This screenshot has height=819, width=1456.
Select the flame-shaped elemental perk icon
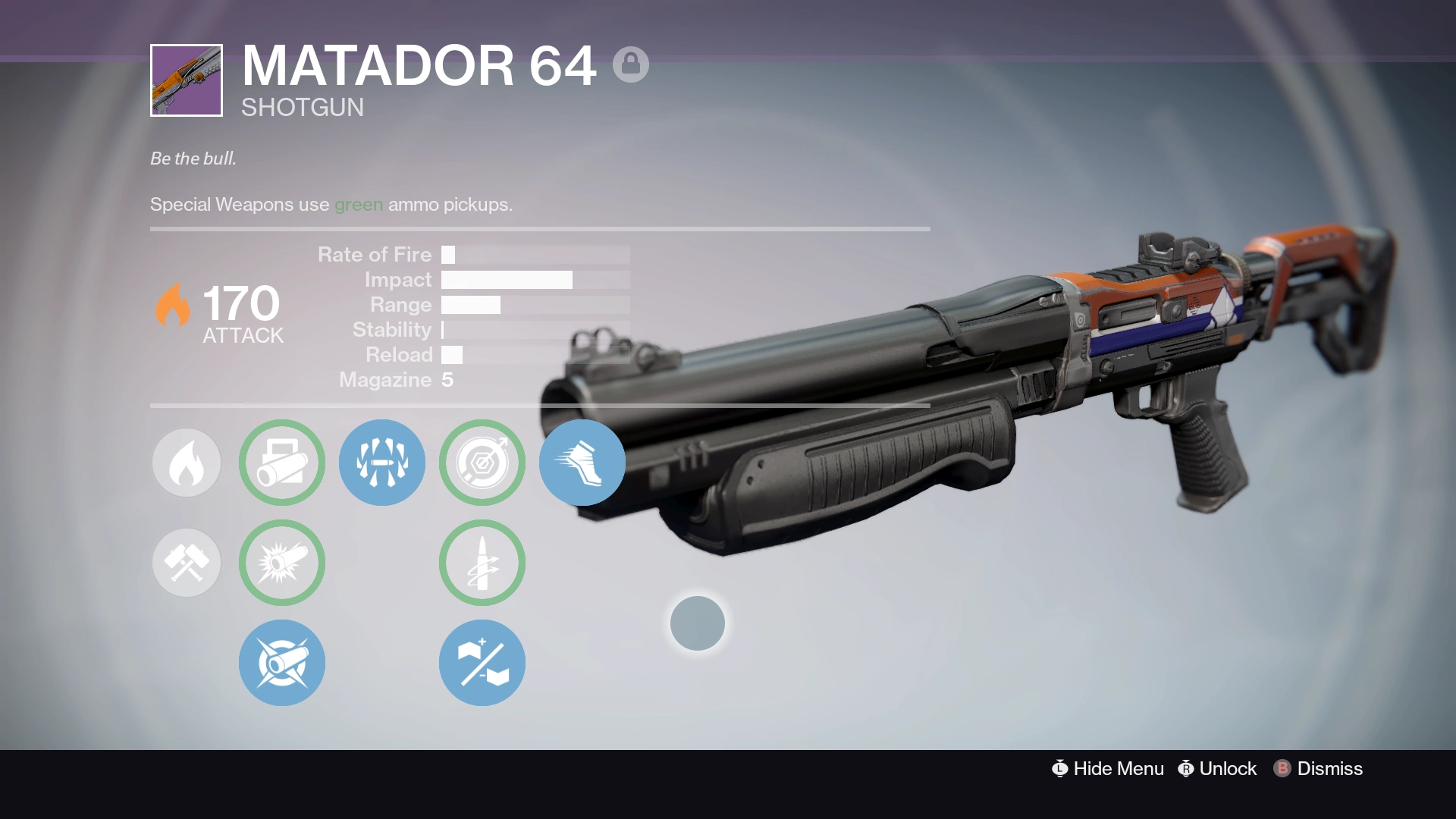tap(186, 463)
